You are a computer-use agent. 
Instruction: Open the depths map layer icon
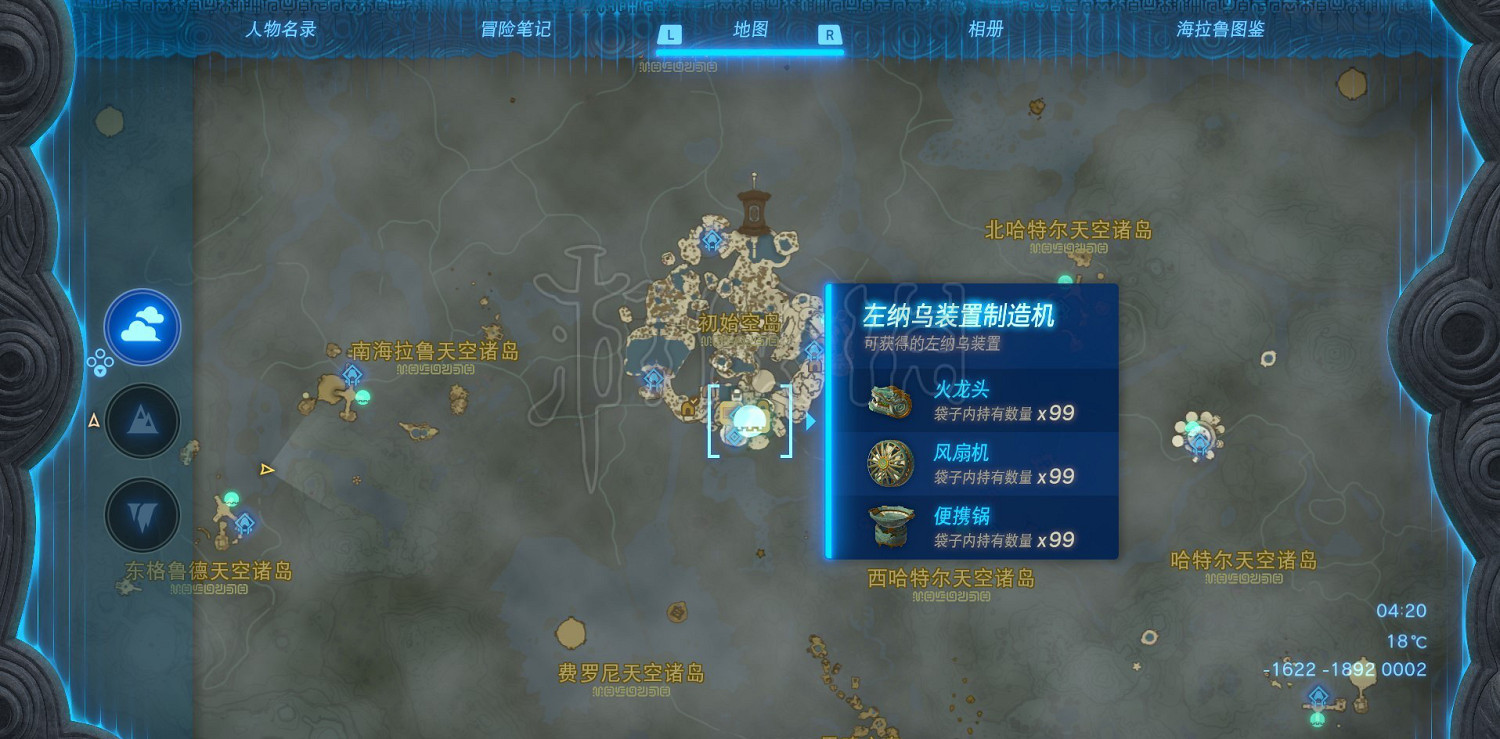click(141, 513)
